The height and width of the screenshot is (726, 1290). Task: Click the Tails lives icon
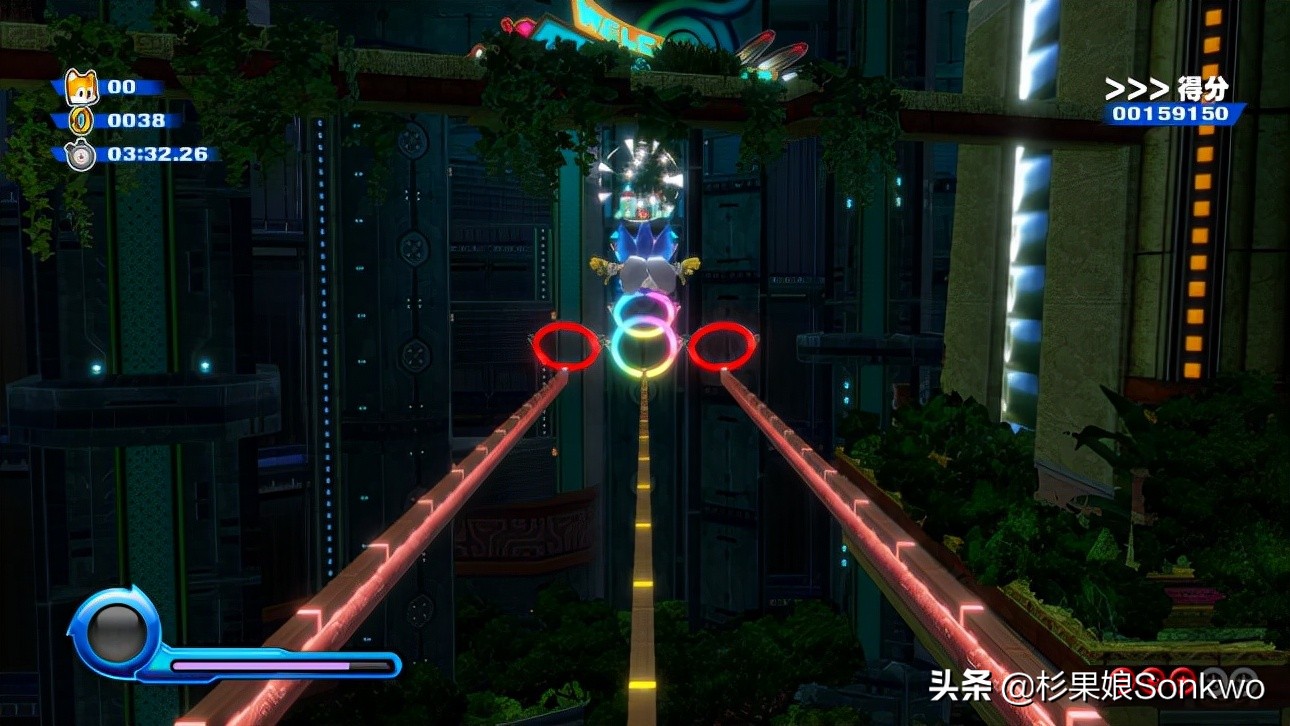pyautogui.click(x=80, y=87)
